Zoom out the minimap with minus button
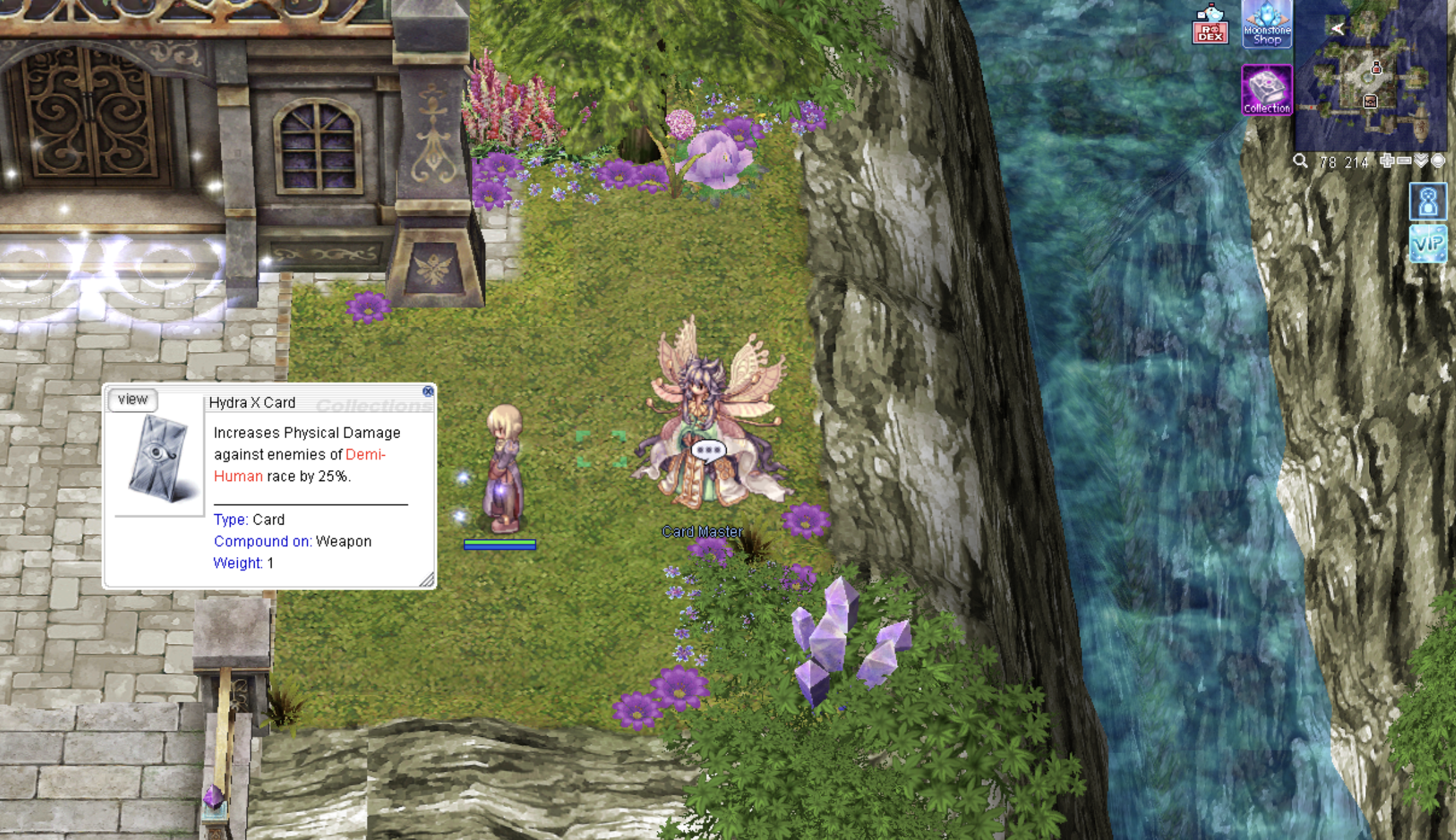 coord(1404,161)
